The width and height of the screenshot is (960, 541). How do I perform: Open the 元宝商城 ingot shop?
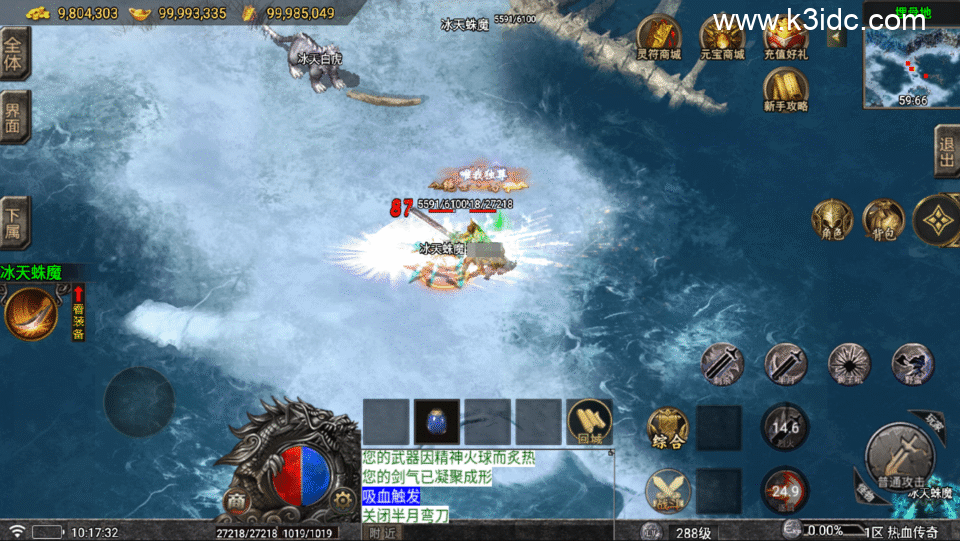[722, 38]
